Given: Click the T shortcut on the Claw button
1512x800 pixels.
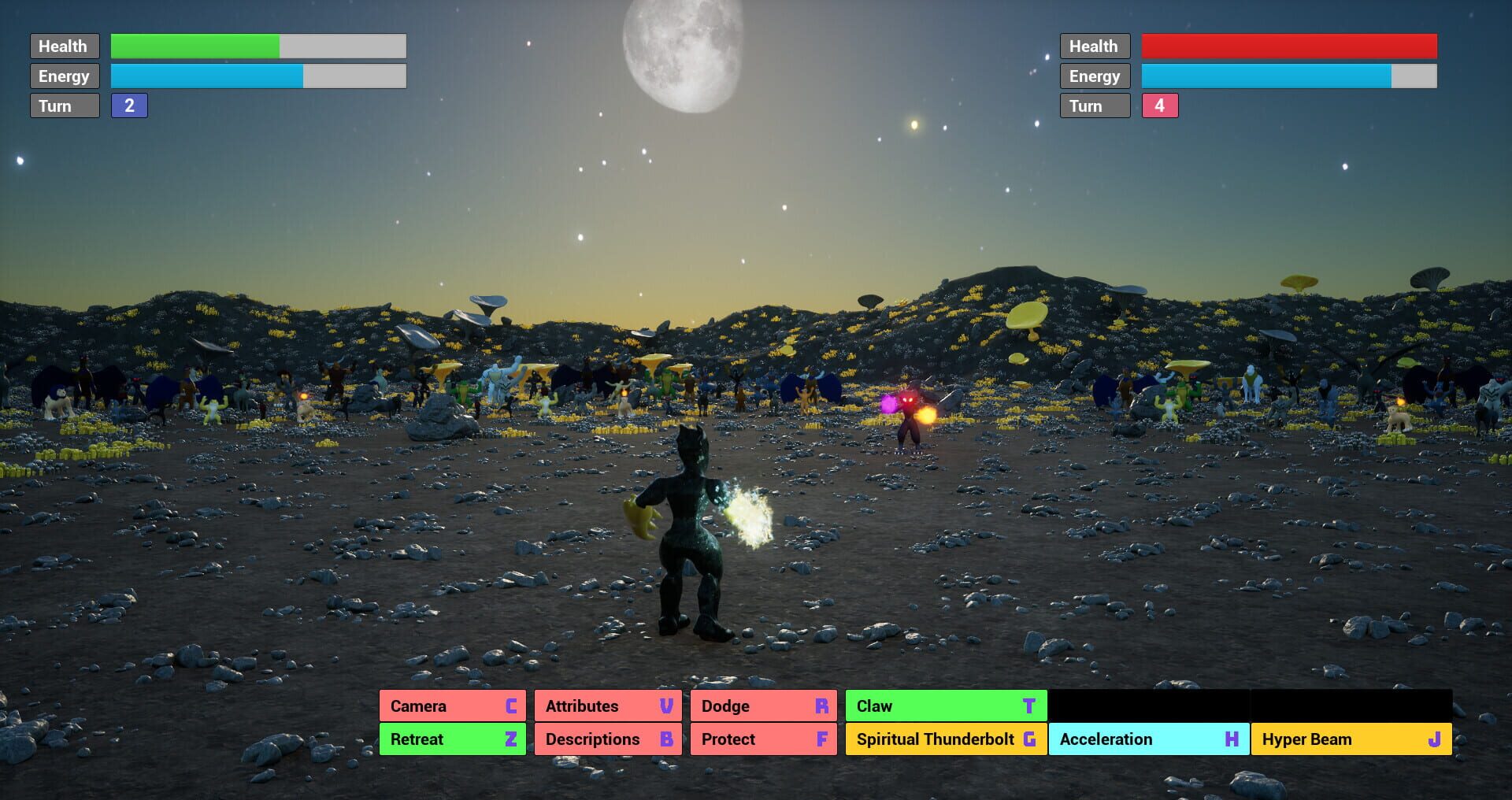Looking at the screenshot, I should pyautogui.click(x=1030, y=706).
